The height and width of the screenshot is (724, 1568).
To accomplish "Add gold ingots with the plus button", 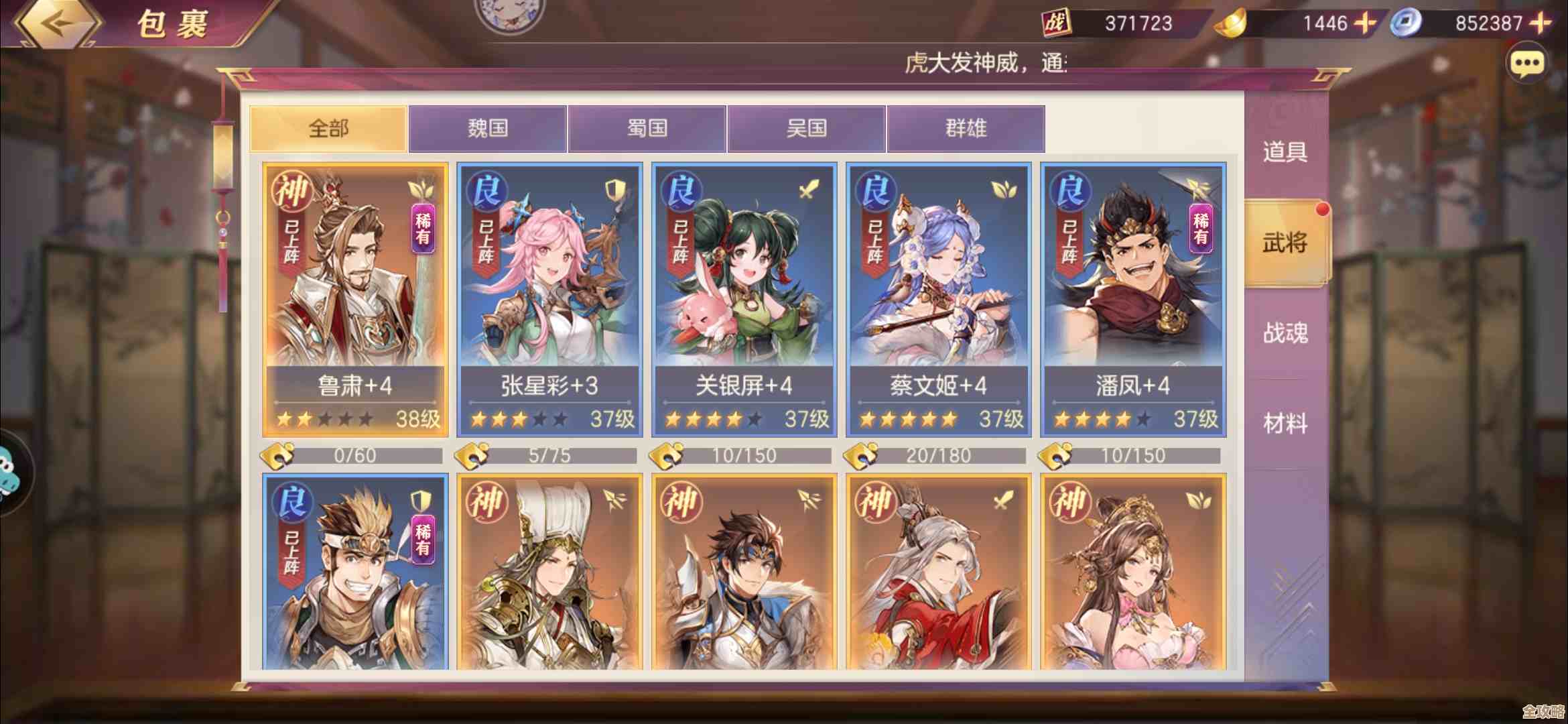I will click(1365, 24).
